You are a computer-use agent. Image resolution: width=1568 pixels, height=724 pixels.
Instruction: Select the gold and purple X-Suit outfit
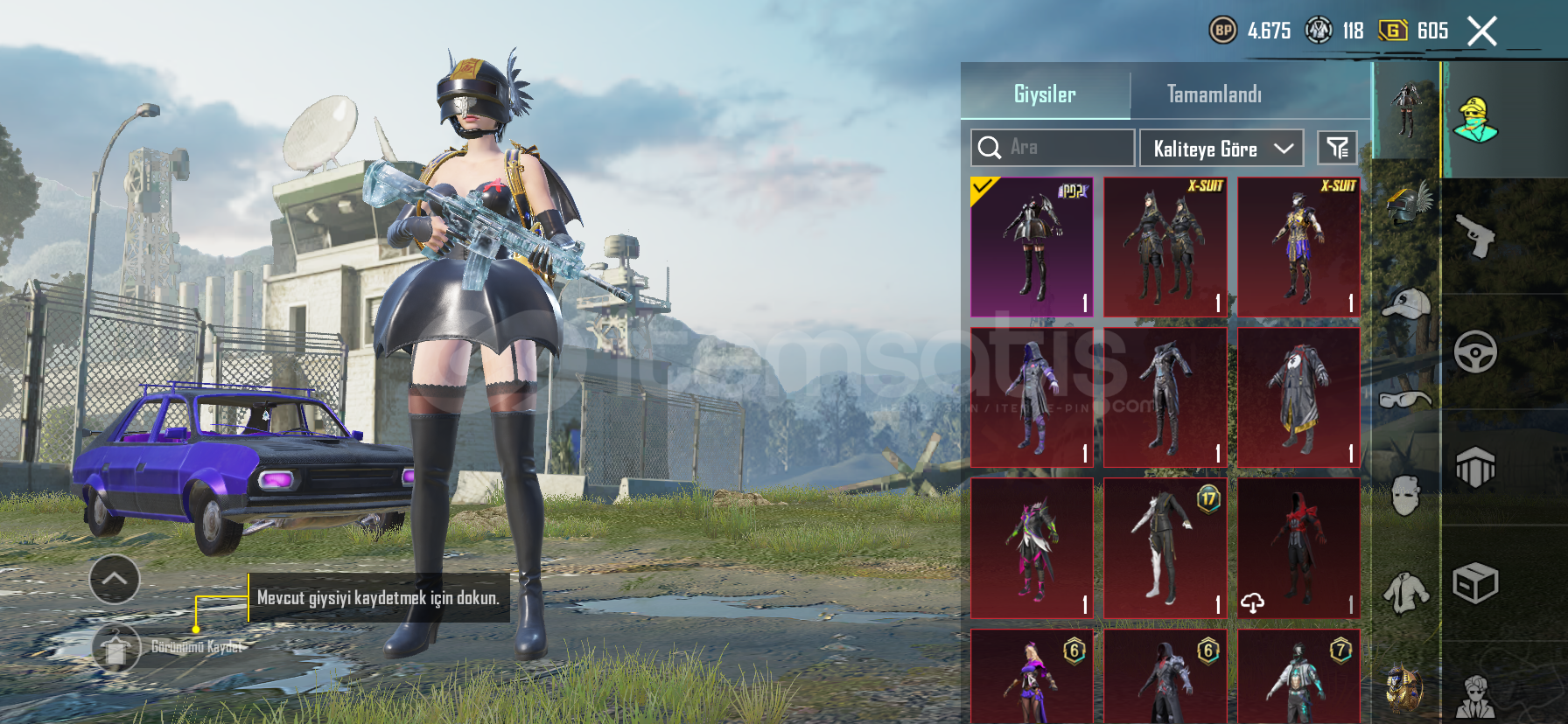(1298, 247)
